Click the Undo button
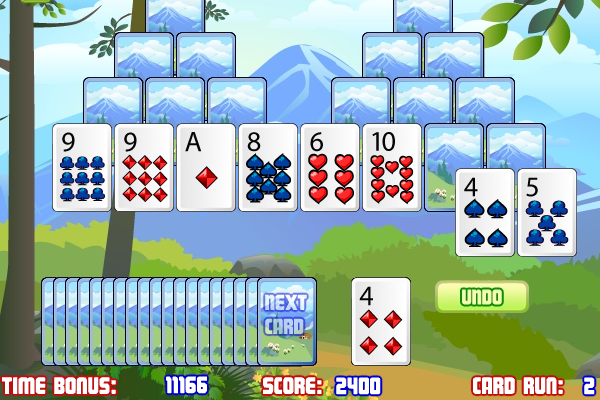 click(481, 296)
